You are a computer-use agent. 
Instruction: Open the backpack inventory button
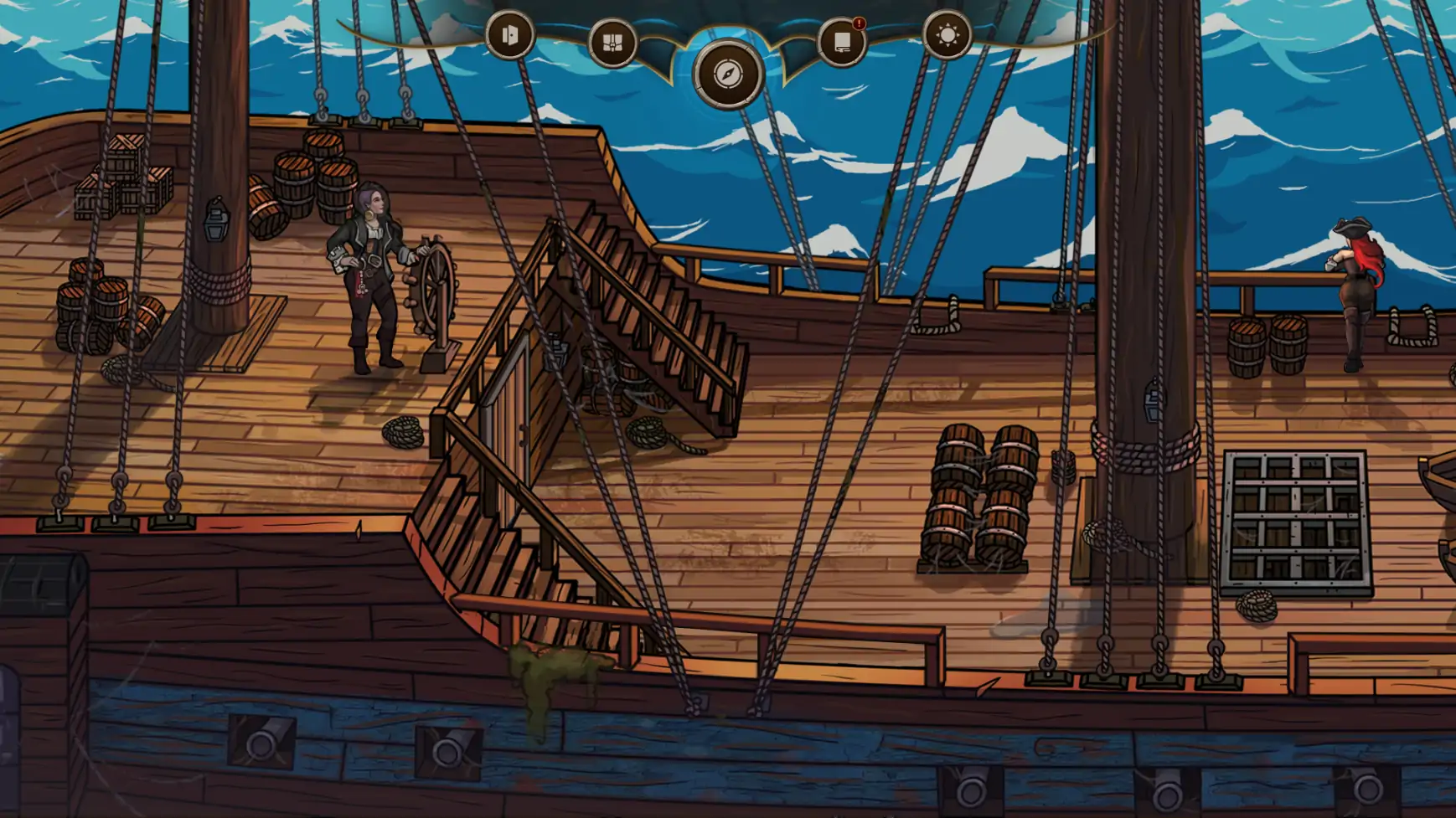[x=612, y=43]
